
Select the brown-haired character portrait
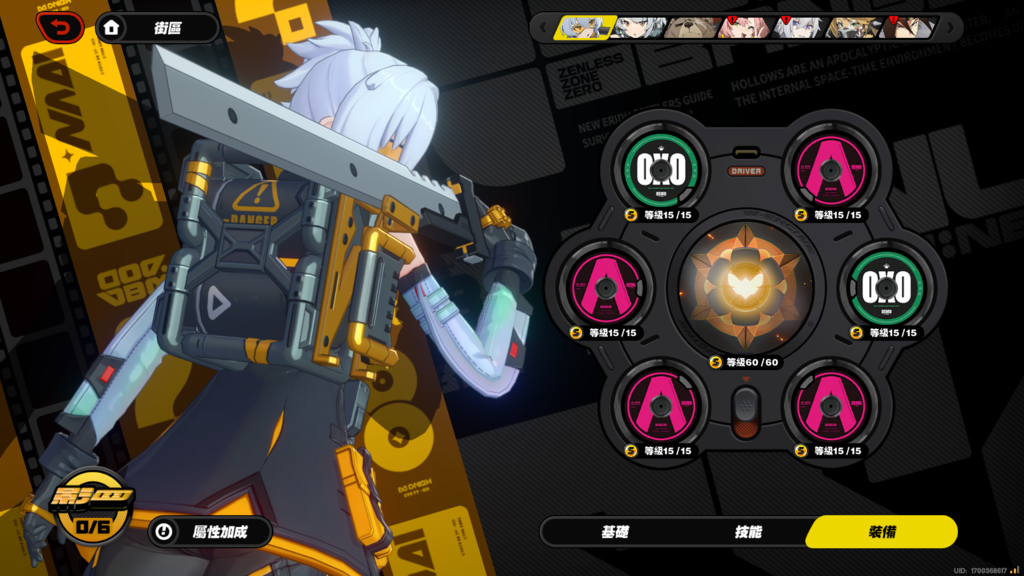click(x=908, y=27)
